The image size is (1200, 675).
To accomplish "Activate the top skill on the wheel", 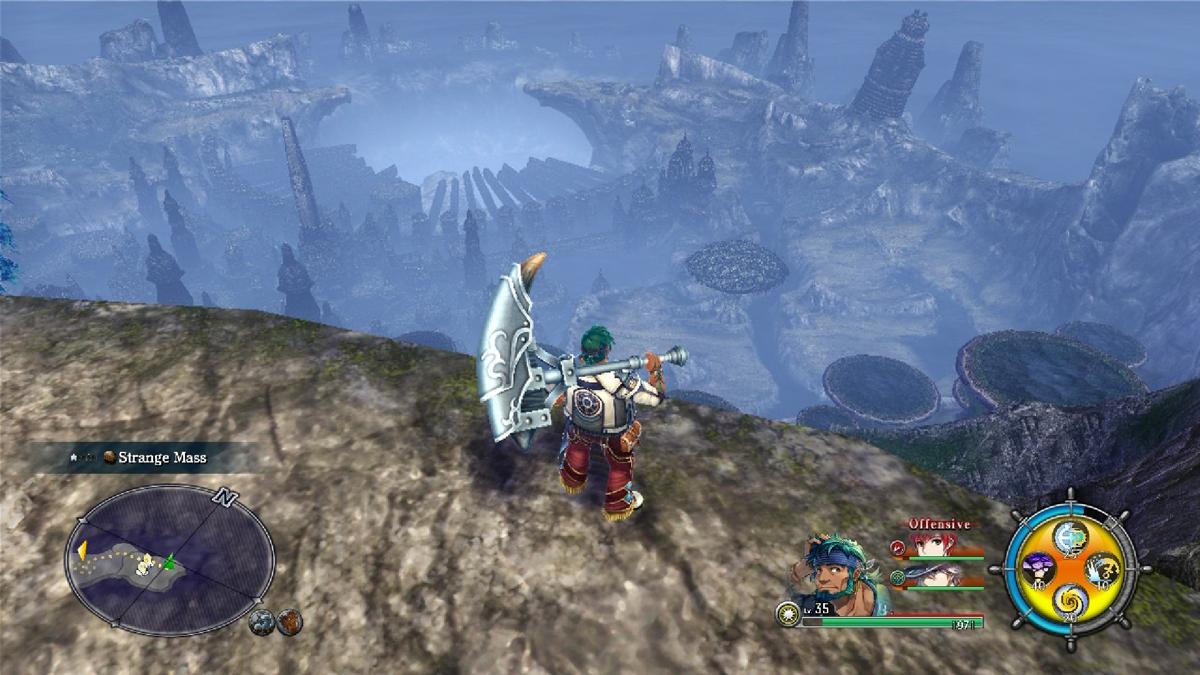I will click(x=1070, y=535).
